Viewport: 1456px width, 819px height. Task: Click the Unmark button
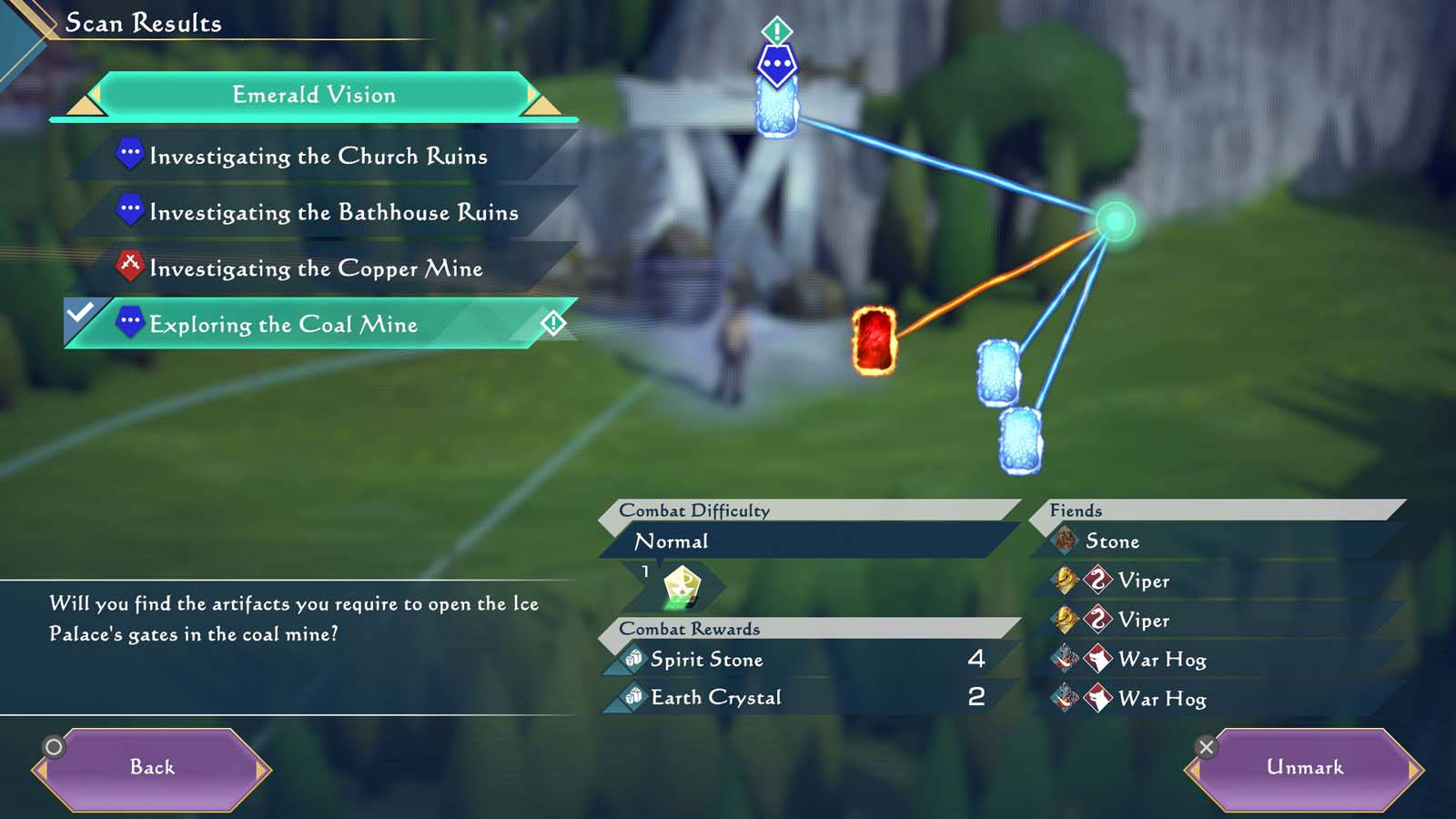(x=1305, y=767)
